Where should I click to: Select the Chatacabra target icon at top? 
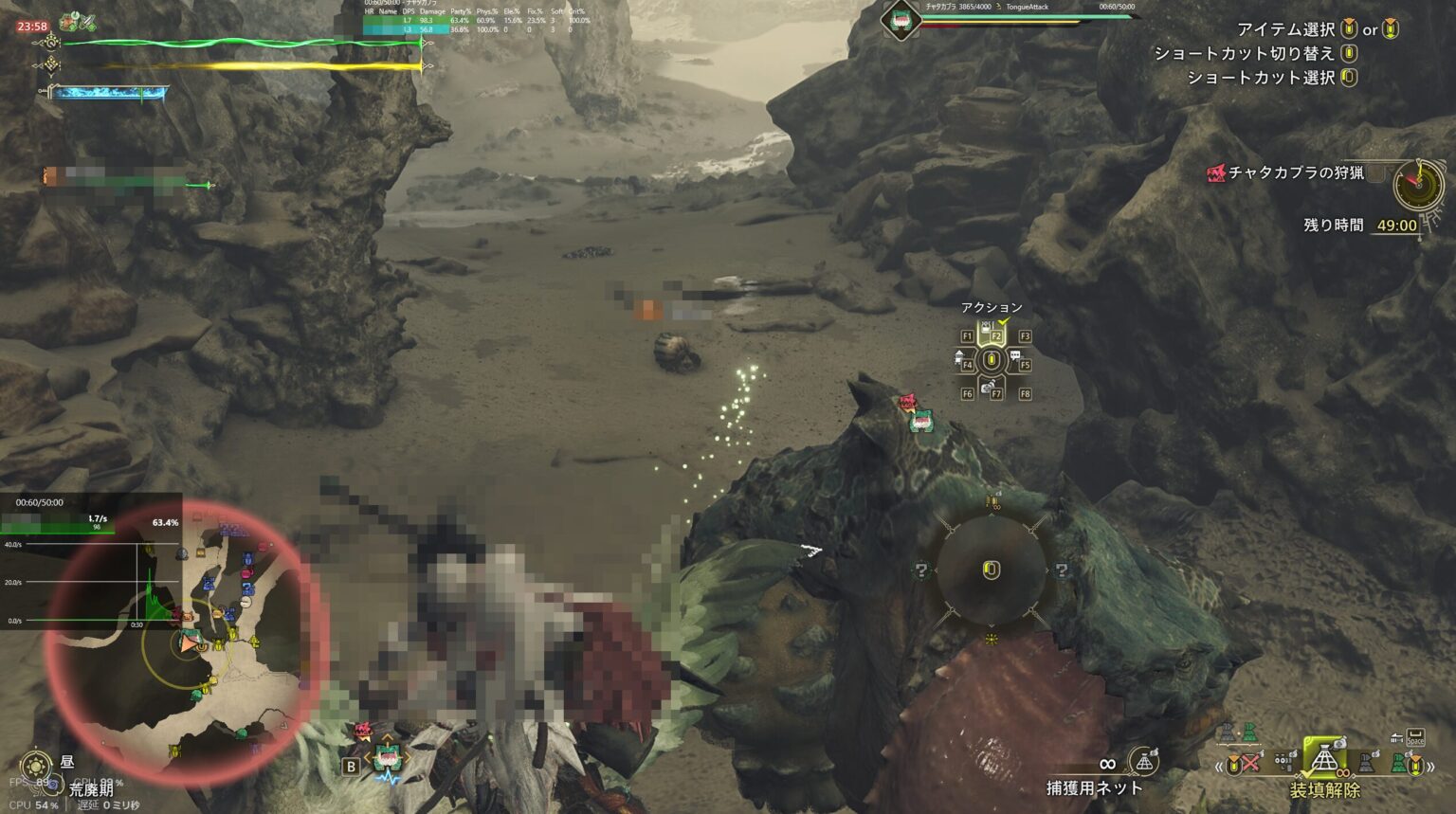coord(900,21)
